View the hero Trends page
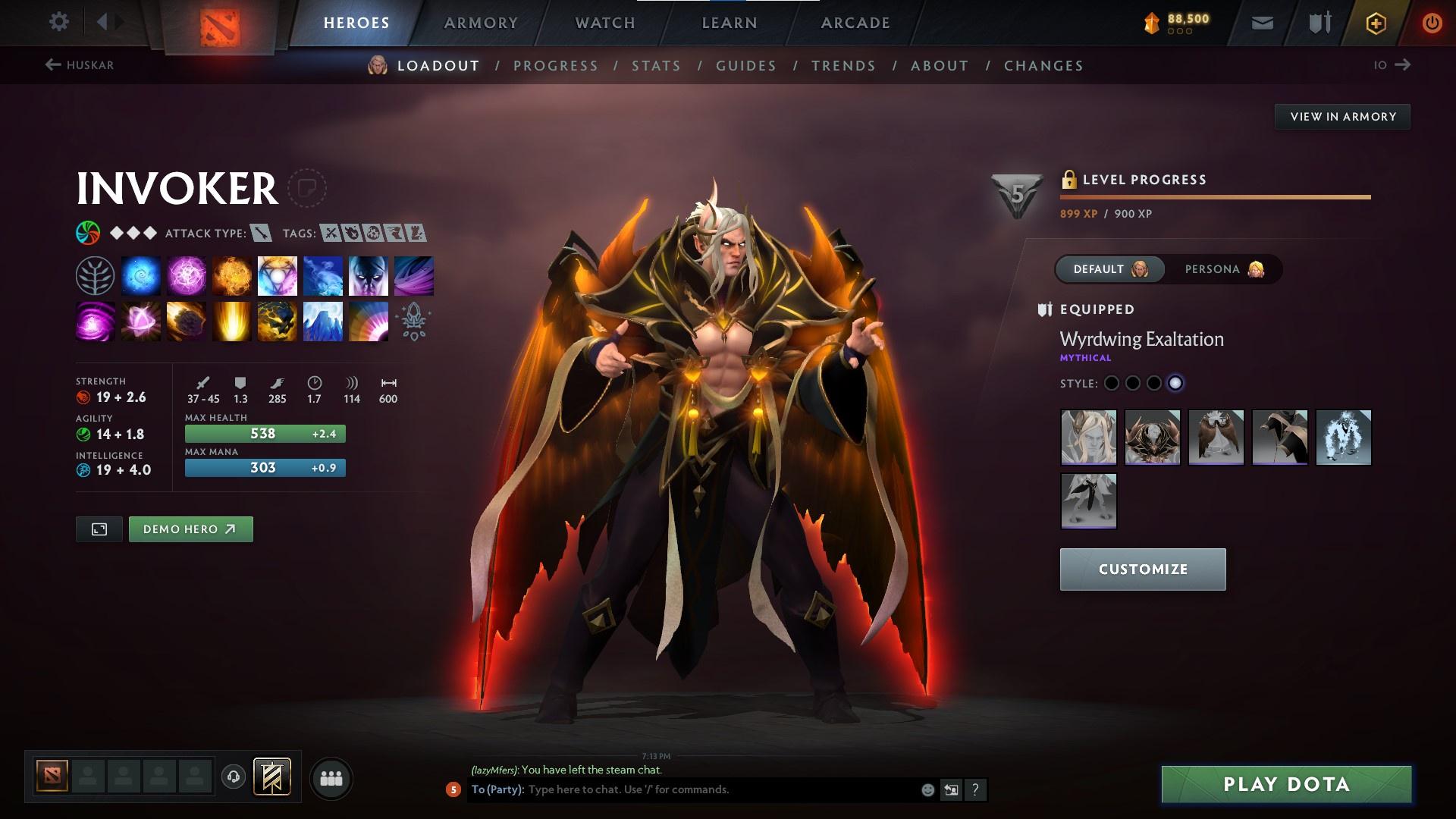The width and height of the screenshot is (1456, 819). 843,66
